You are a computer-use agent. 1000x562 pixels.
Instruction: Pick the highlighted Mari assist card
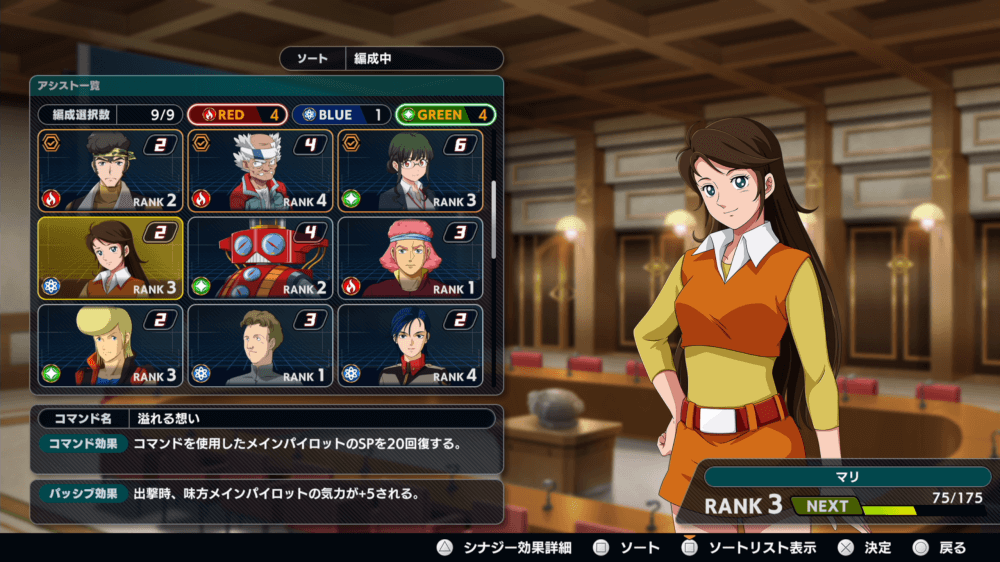tap(110, 258)
